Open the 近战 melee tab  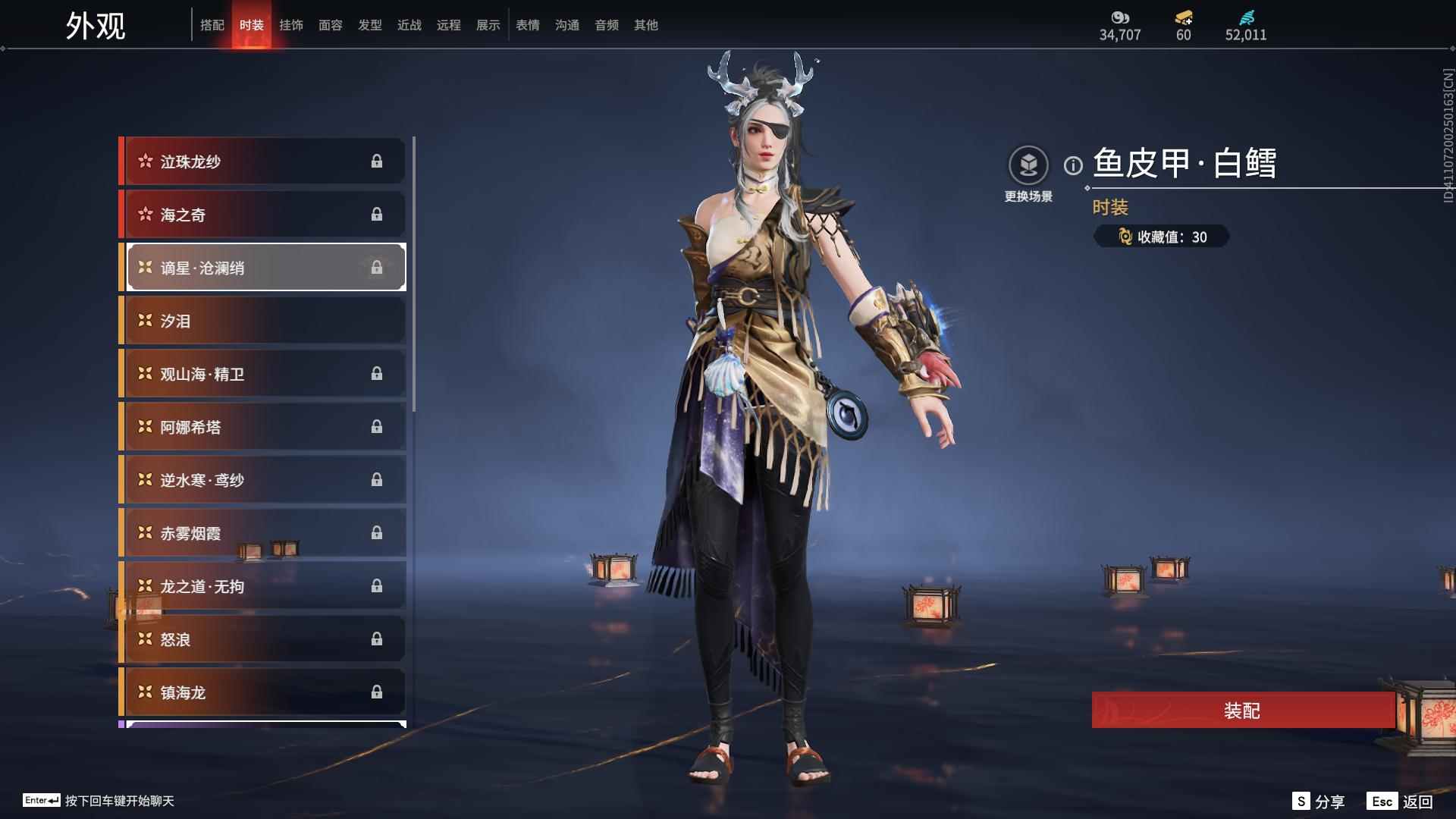point(409,25)
